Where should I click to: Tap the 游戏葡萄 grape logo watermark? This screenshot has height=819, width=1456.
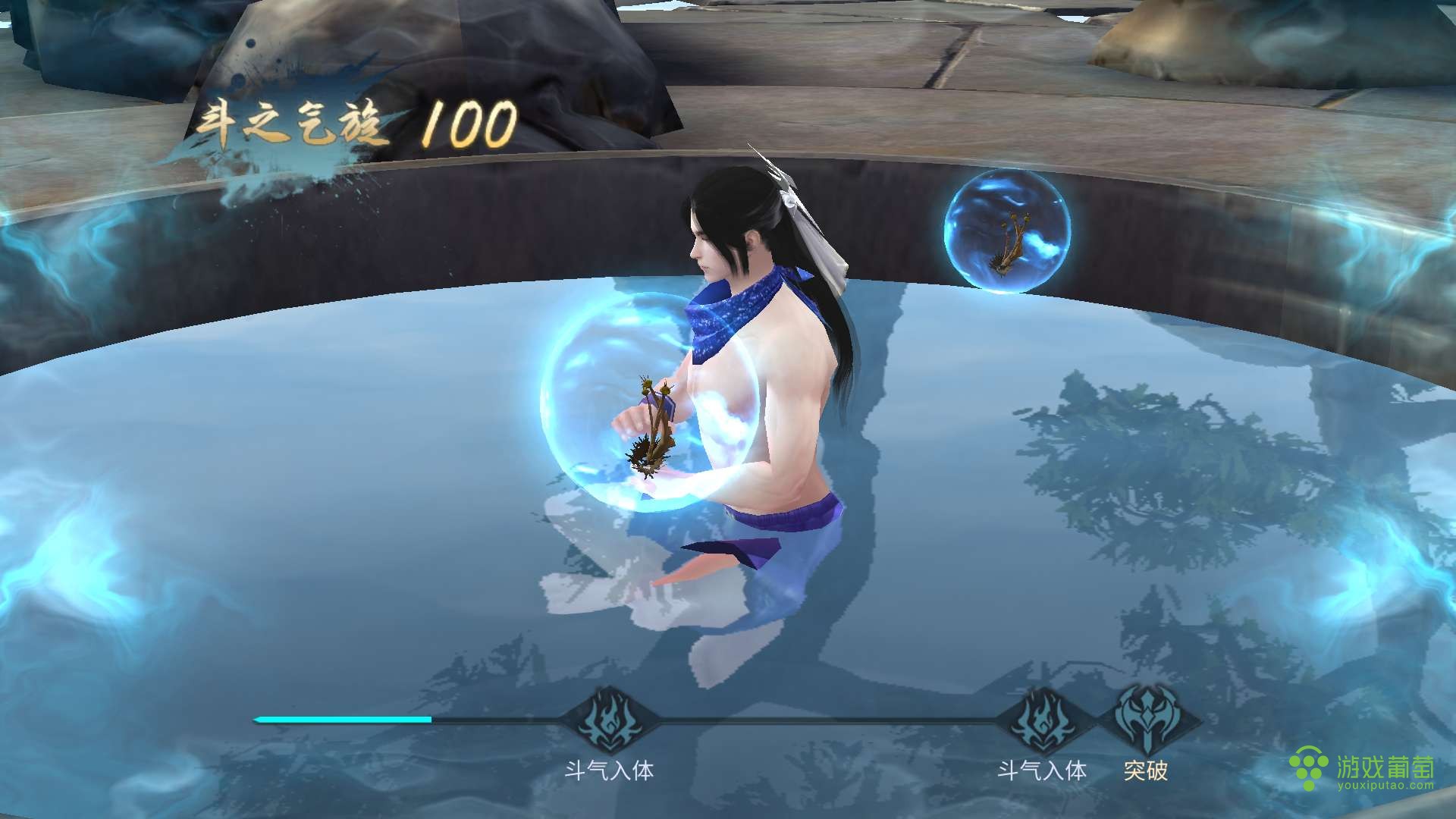(x=1309, y=768)
